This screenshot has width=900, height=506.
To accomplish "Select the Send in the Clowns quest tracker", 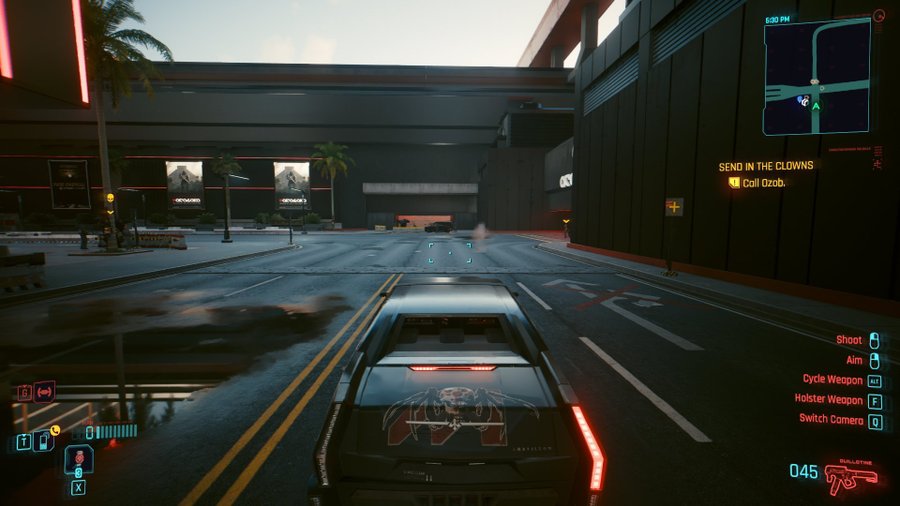I will pos(766,166).
